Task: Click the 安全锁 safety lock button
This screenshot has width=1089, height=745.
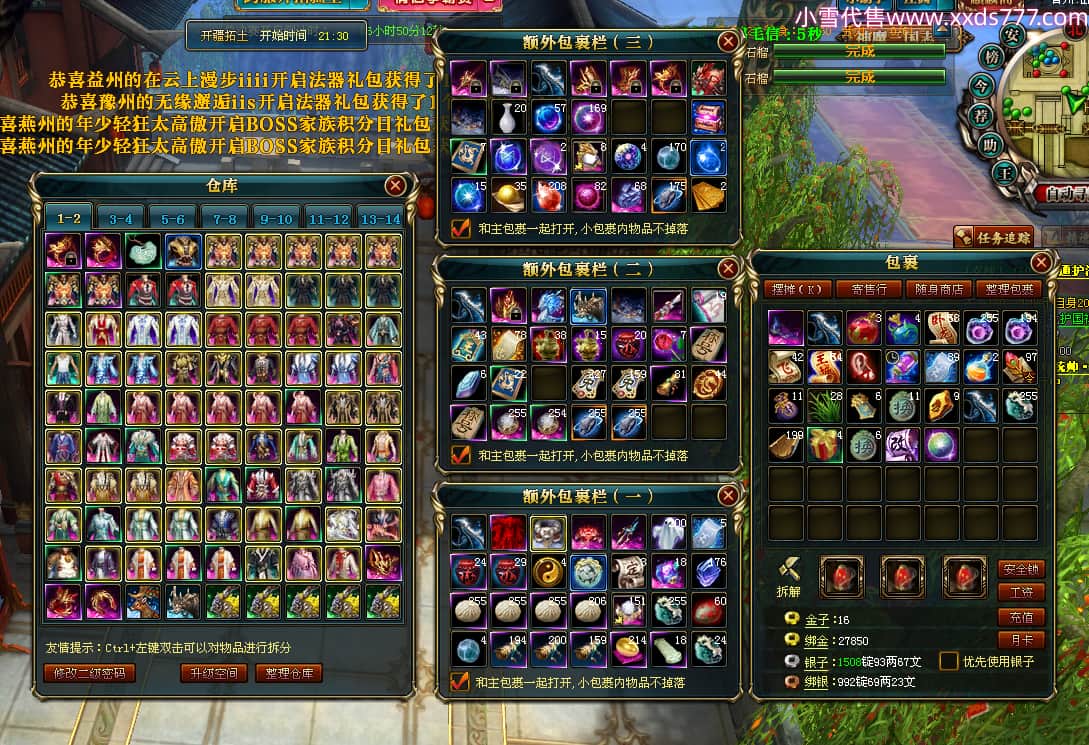Action: pyautogui.click(x=1021, y=569)
